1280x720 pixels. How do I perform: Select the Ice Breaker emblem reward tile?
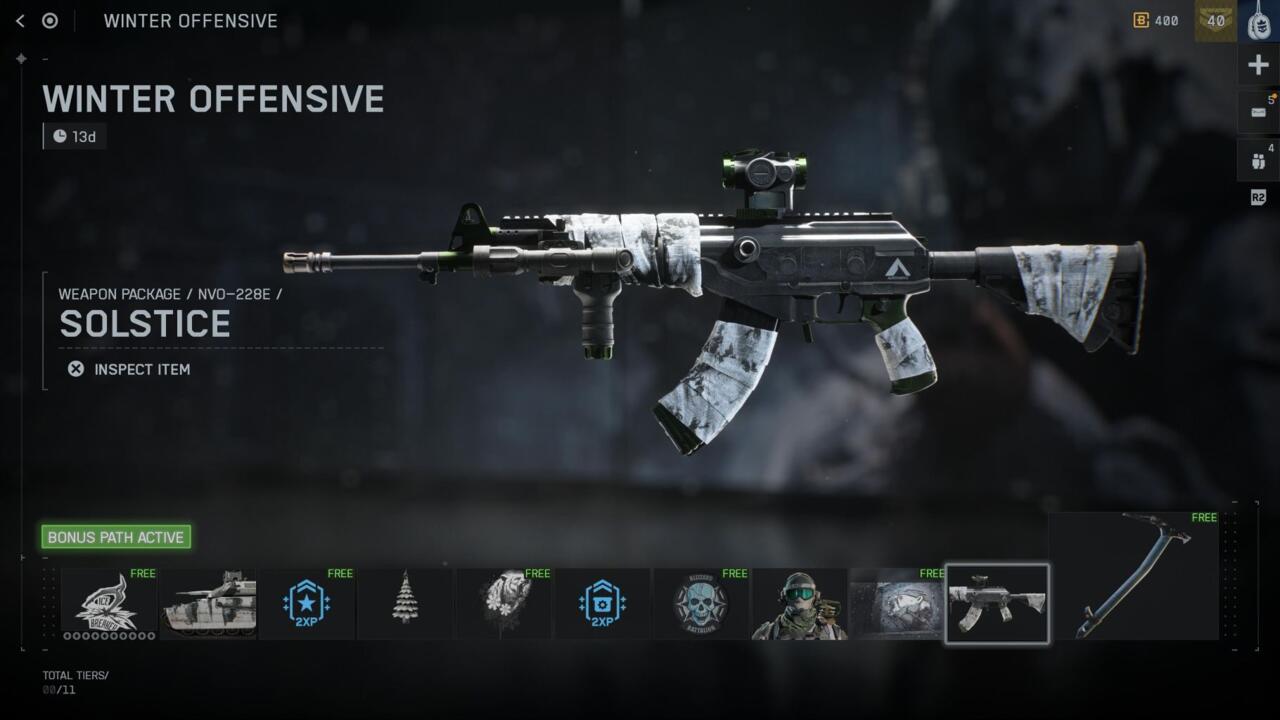(109, 604)
